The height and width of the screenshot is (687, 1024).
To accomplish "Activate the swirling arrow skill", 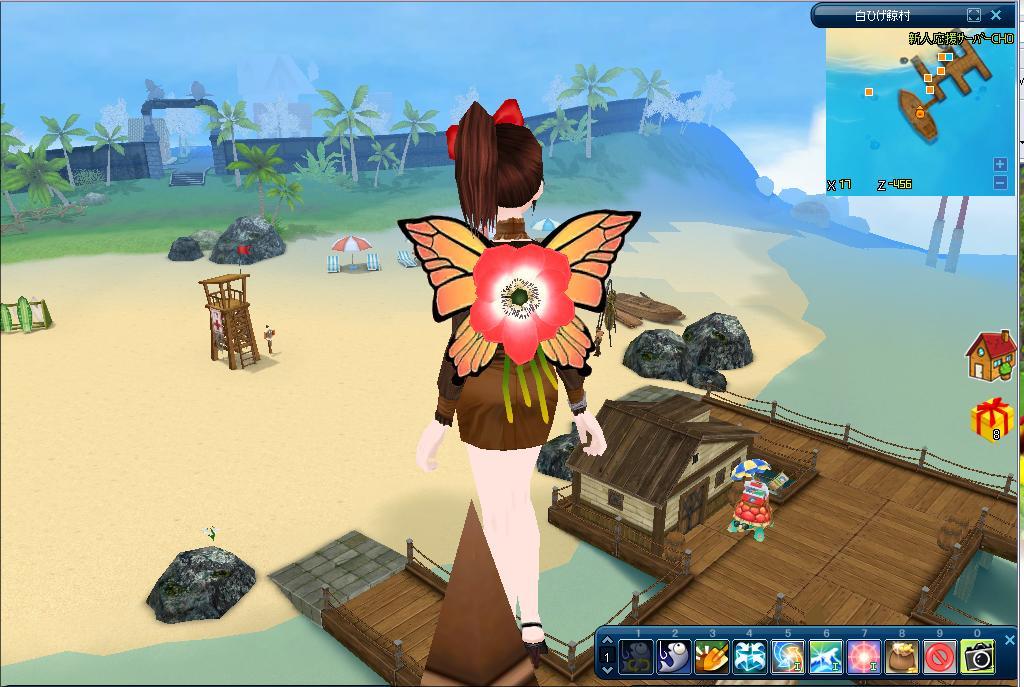I will tap(788, 657).
